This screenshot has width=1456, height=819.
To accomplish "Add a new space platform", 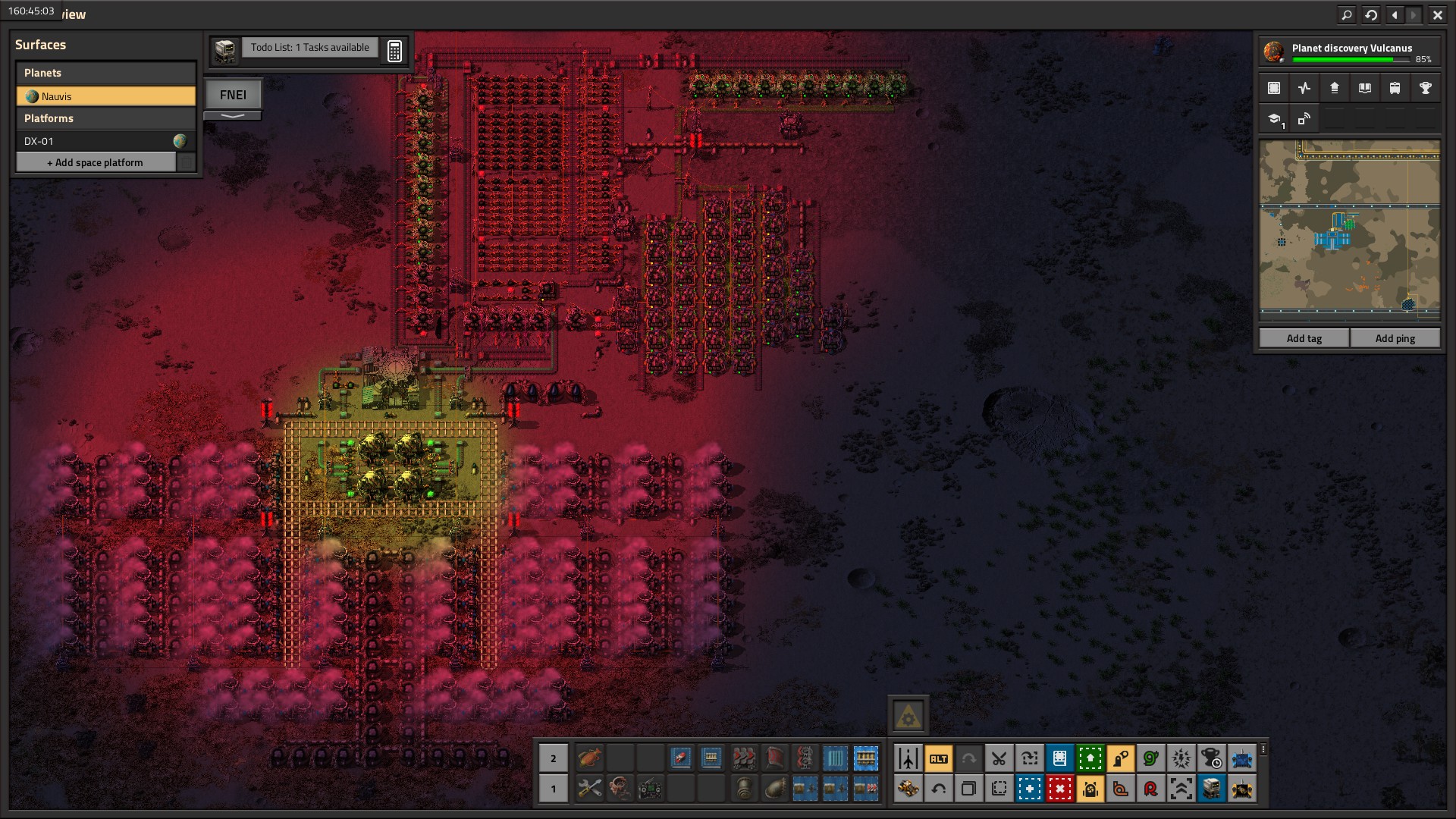I will point(96,162).
